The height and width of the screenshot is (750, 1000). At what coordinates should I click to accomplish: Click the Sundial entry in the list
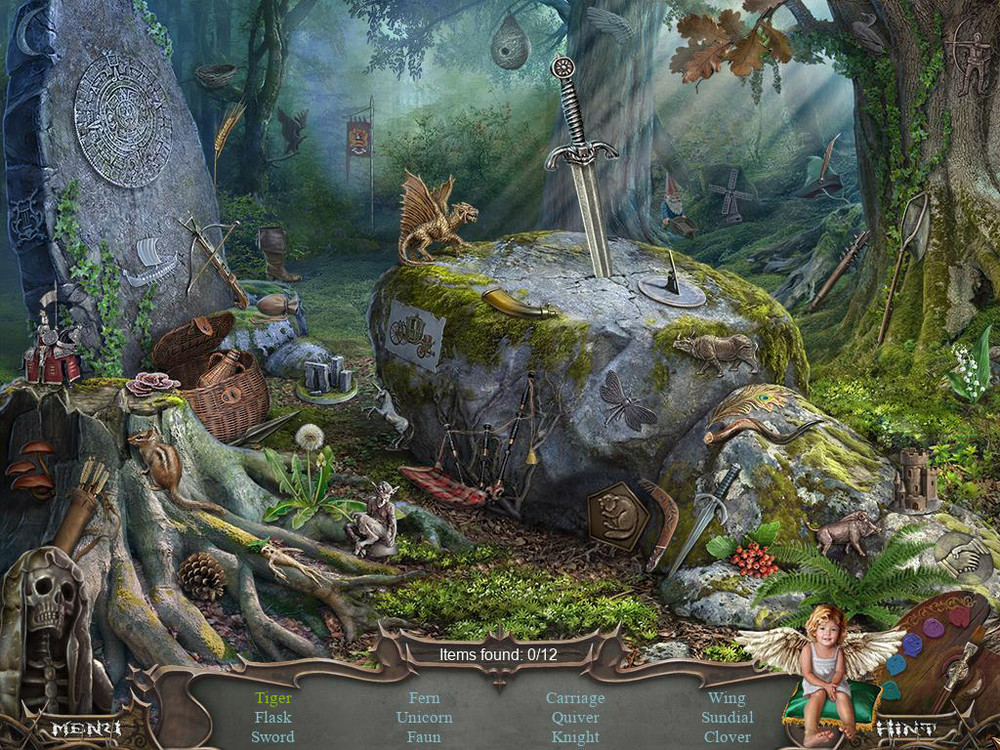[x=727, y=717]
